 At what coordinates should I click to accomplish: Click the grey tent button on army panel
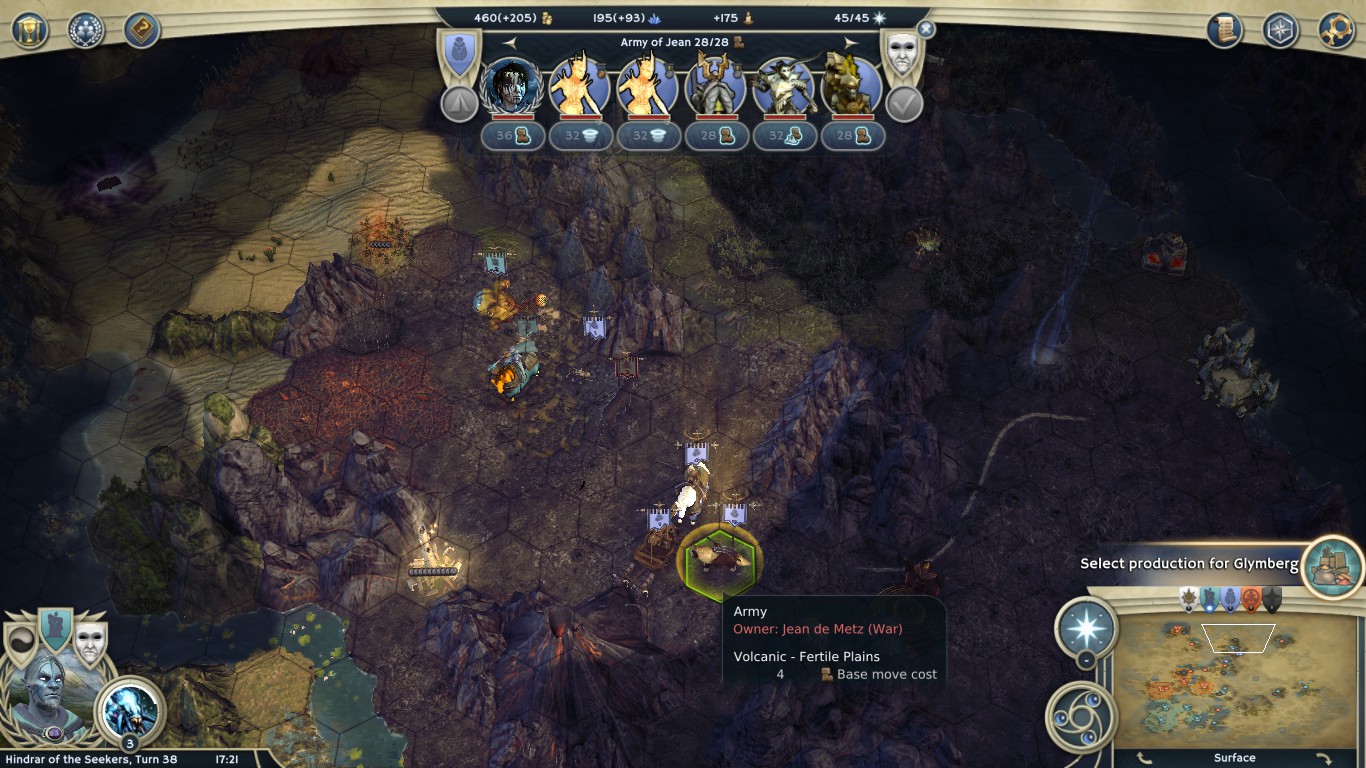point(459,103)
